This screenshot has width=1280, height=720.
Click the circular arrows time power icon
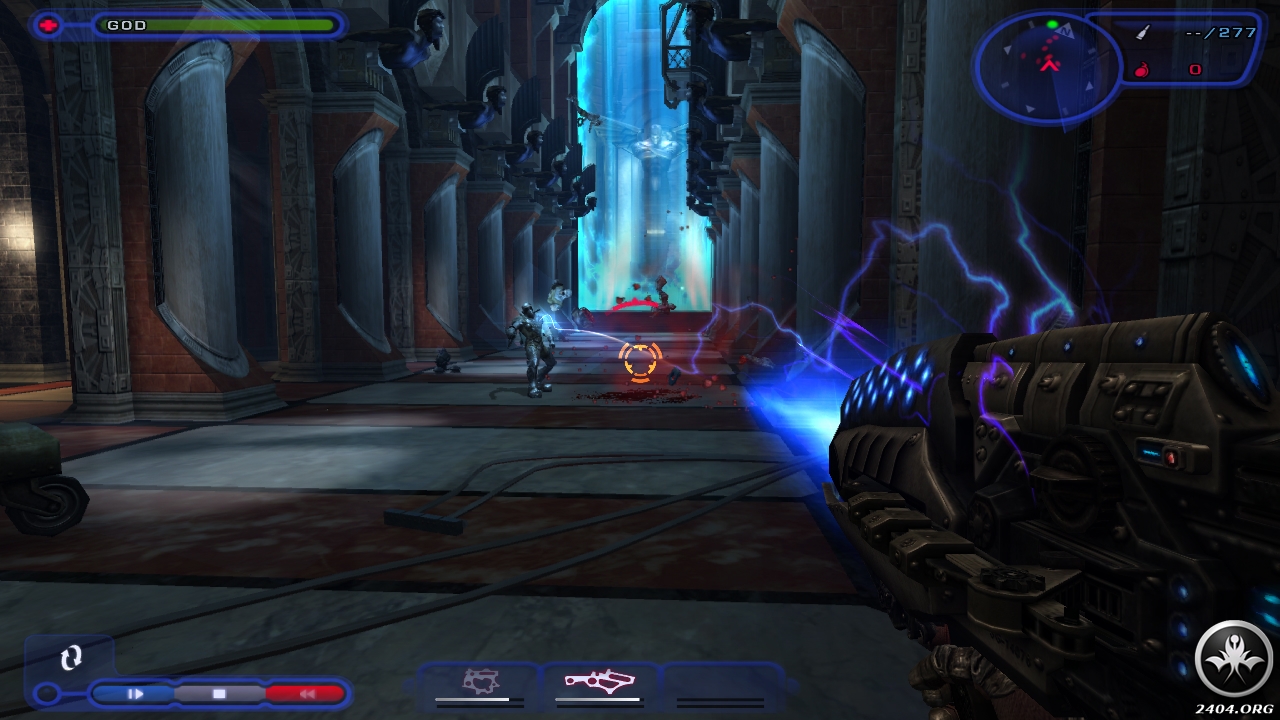(70, 658)
